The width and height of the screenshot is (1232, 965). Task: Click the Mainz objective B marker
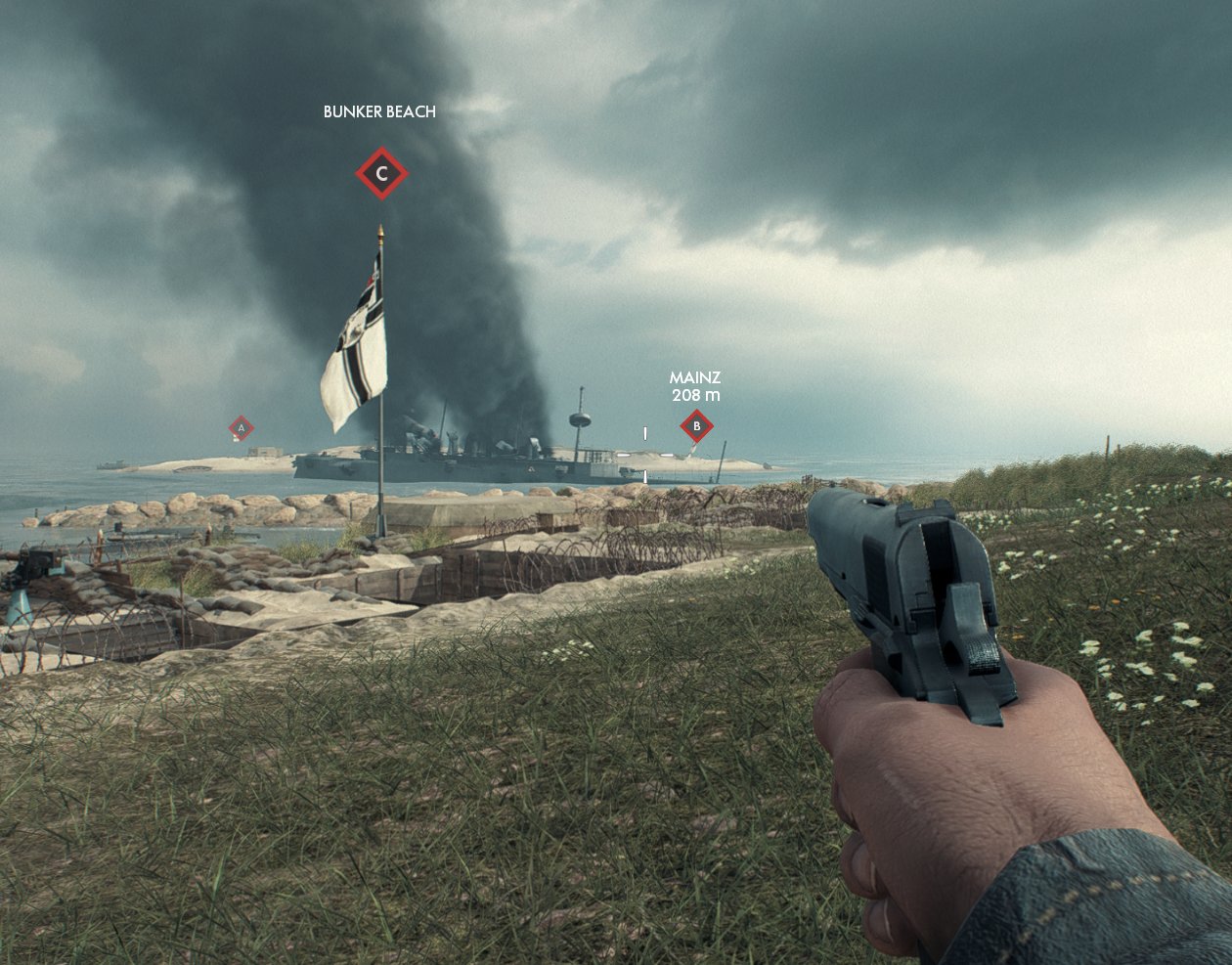[x=696, y=426]
